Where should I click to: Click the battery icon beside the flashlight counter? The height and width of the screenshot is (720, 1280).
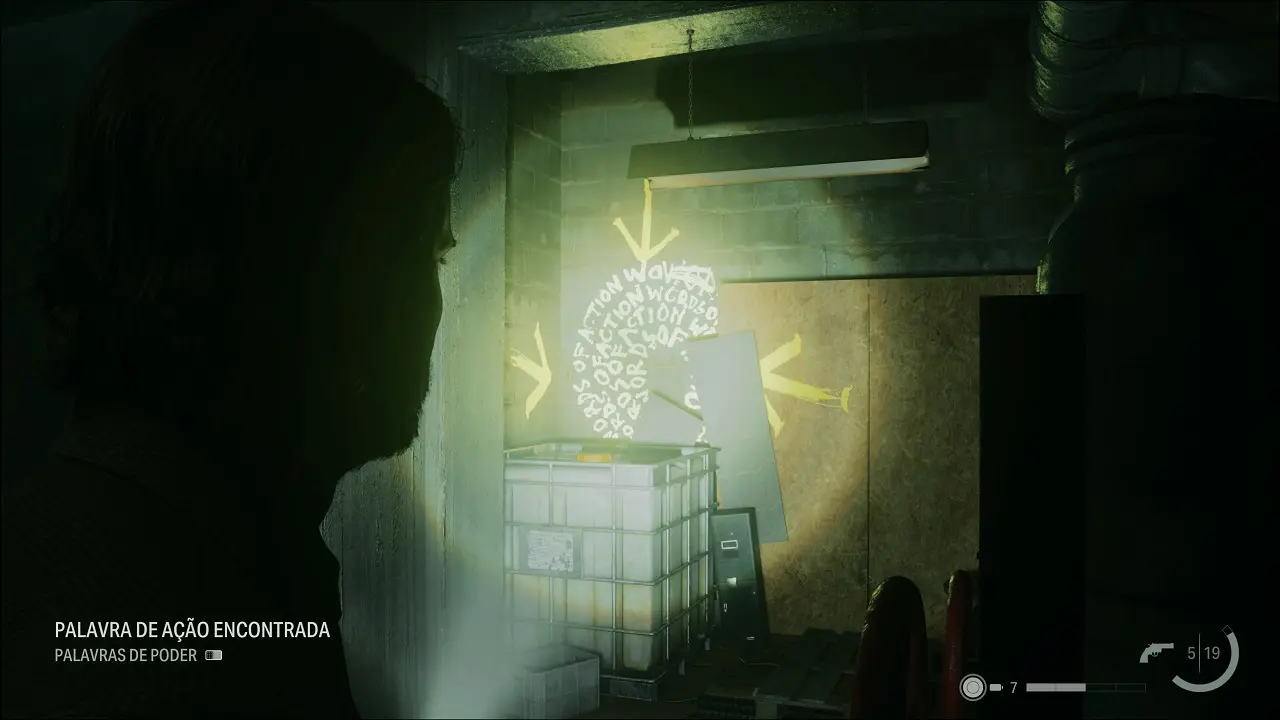[x=996, y=687]
